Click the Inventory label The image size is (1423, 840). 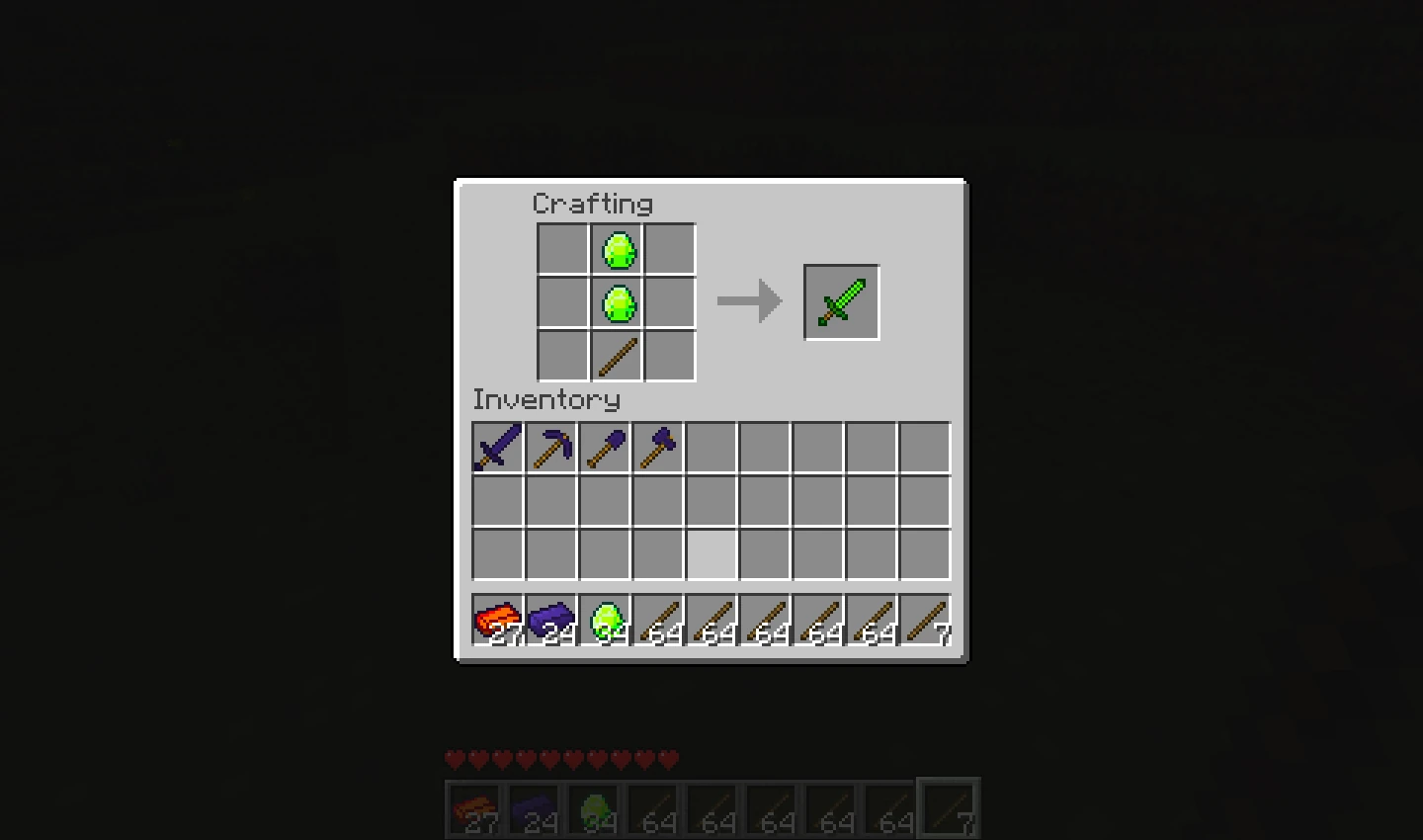click(x=546, y=400)
